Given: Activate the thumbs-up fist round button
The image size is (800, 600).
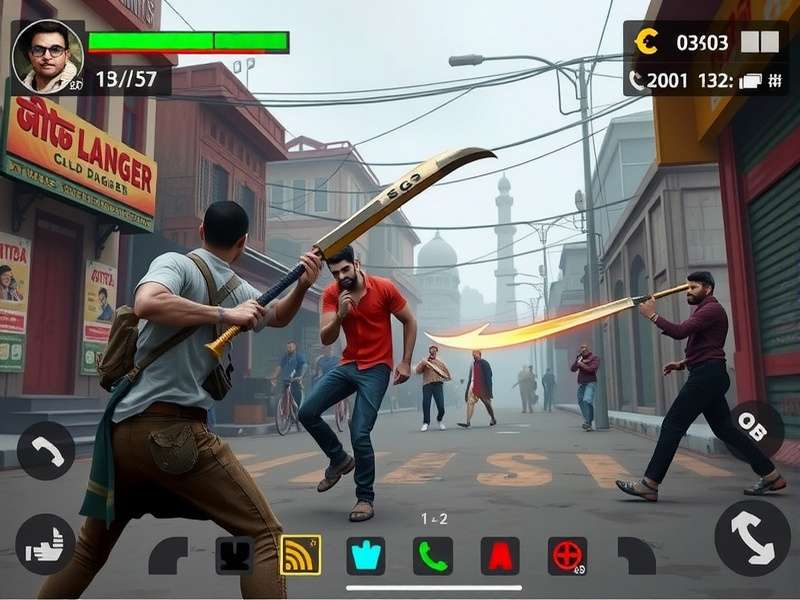Looking at the screenshot, I should pyautogui.click(x=45, y=543).
